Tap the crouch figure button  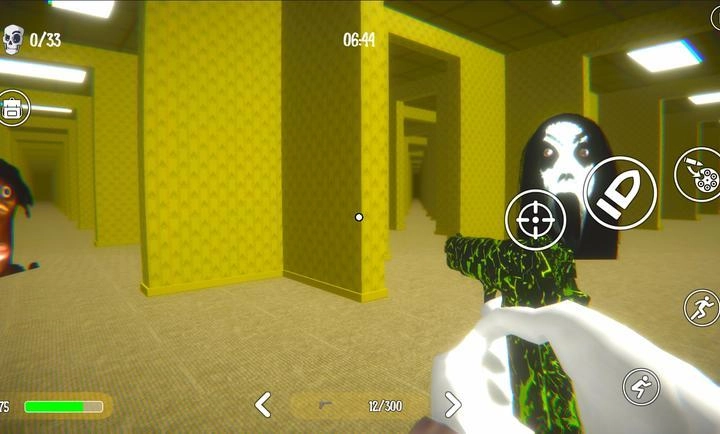click(641, 385)
